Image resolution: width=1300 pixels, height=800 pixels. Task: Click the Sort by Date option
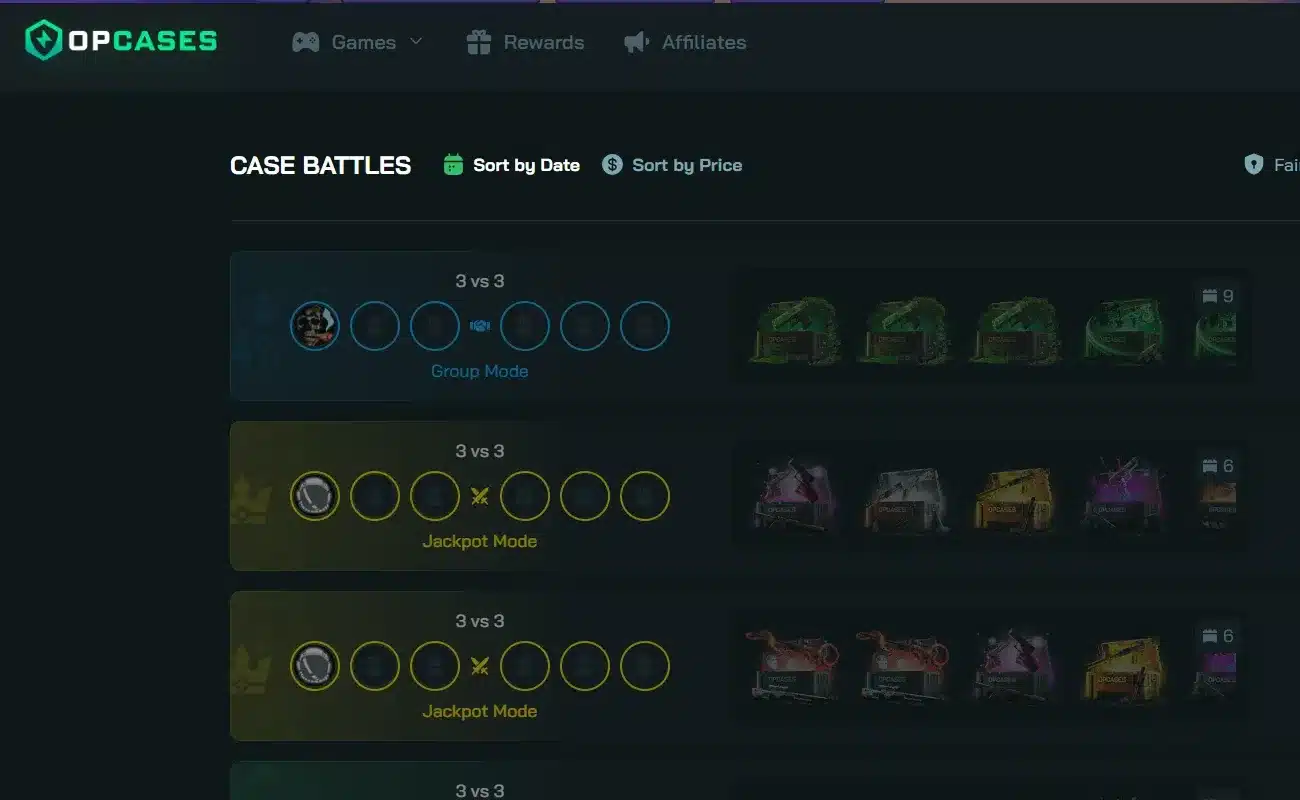pos(526,164)
